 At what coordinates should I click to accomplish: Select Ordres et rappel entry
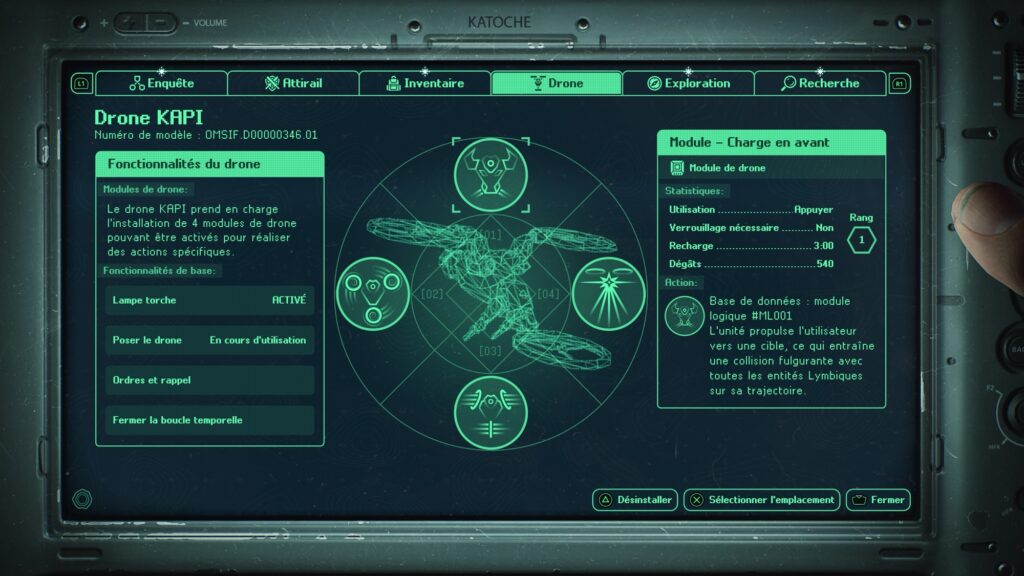tap(210, 380)
